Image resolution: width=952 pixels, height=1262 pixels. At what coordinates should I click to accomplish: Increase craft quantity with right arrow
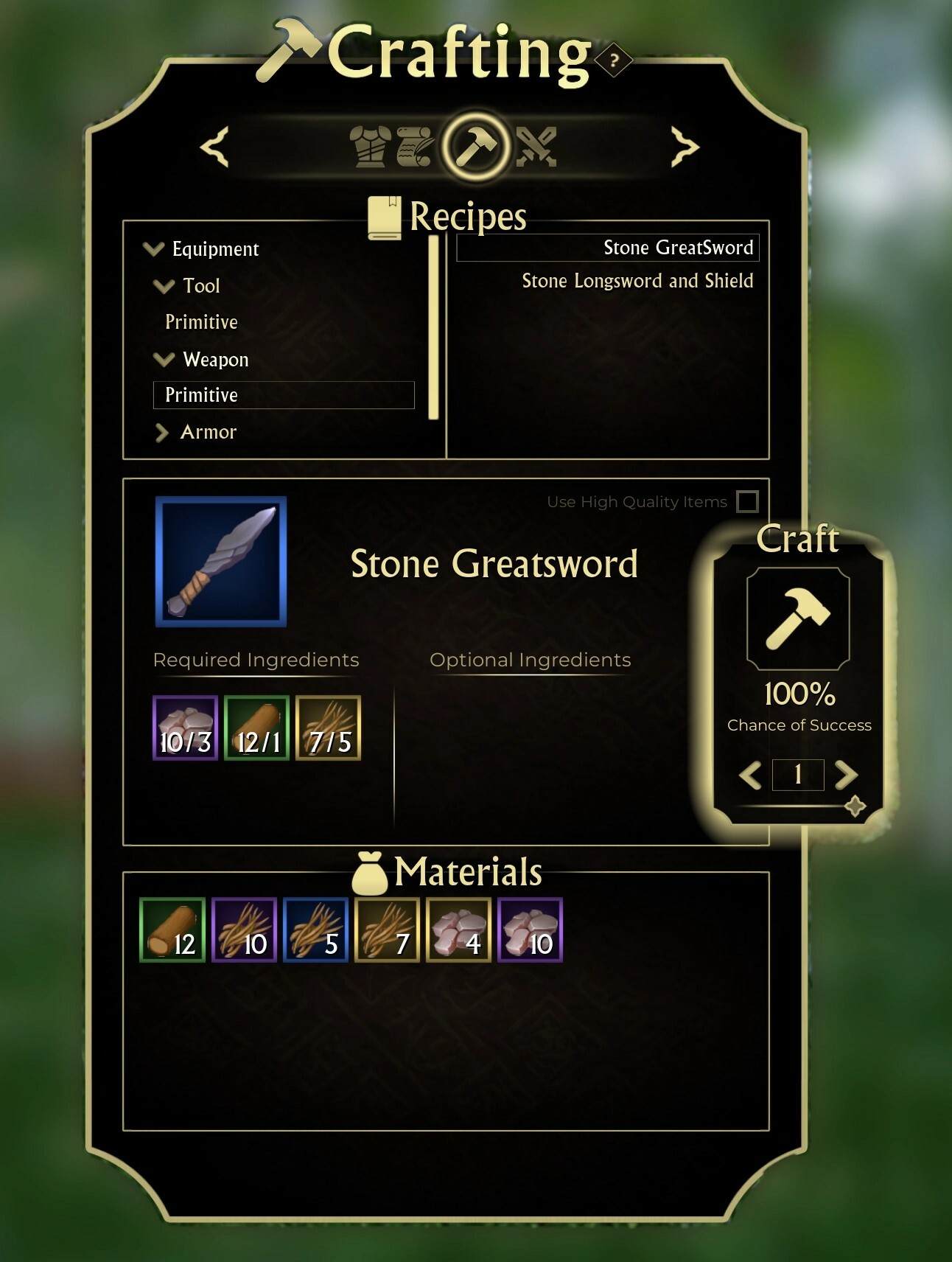[x=846, y=775]
